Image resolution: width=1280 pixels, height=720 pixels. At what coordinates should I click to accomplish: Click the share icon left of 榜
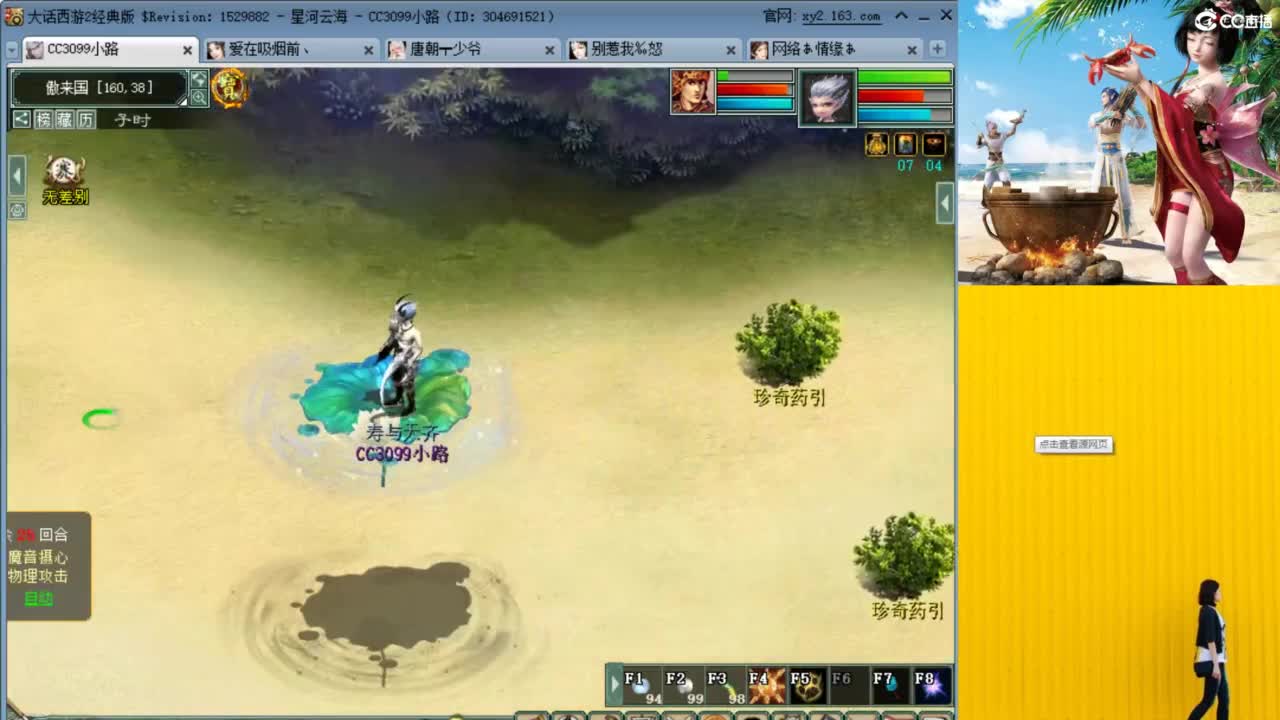coord(20,120)
